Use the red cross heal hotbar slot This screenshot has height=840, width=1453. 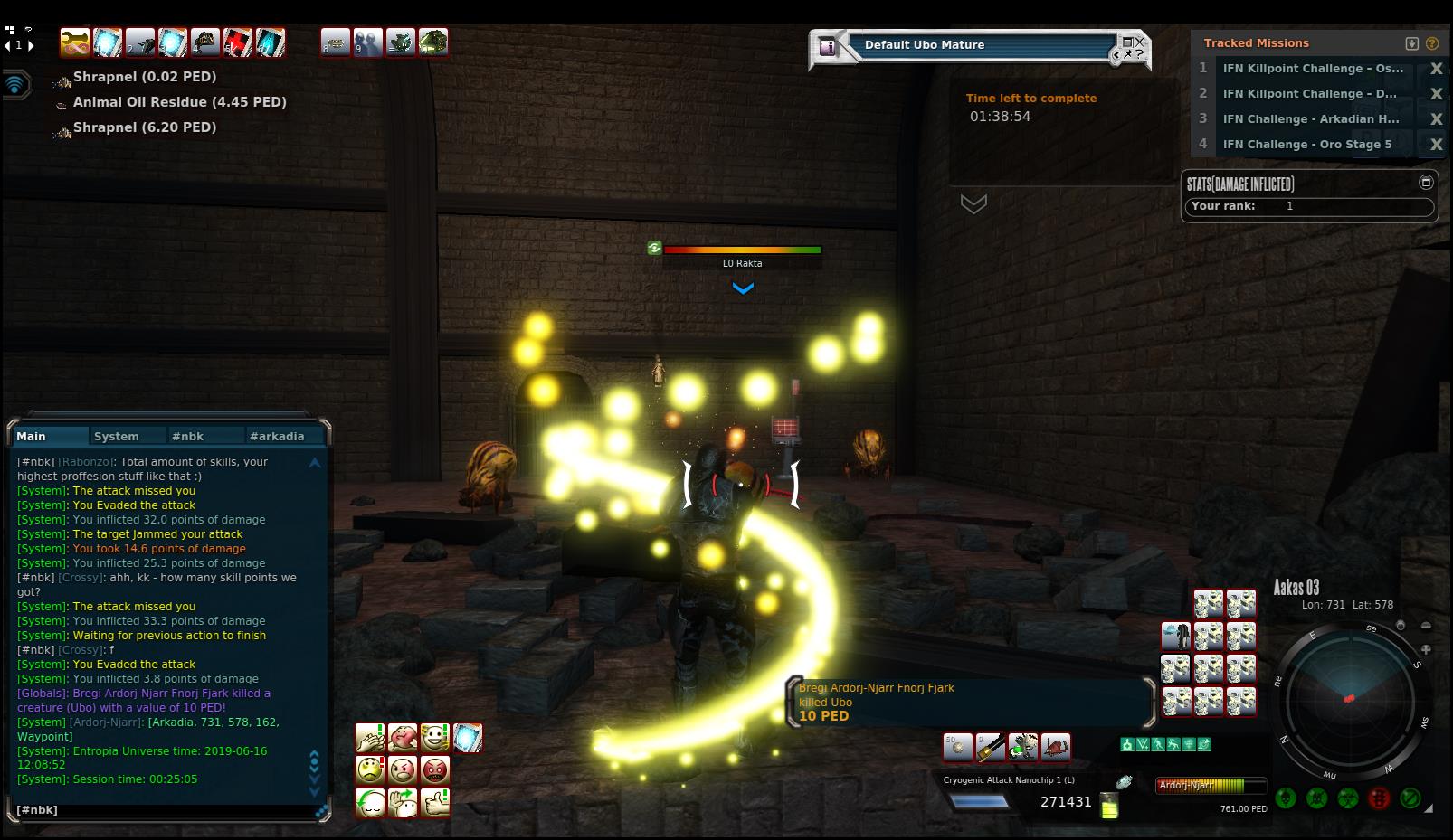click(238, 42)
